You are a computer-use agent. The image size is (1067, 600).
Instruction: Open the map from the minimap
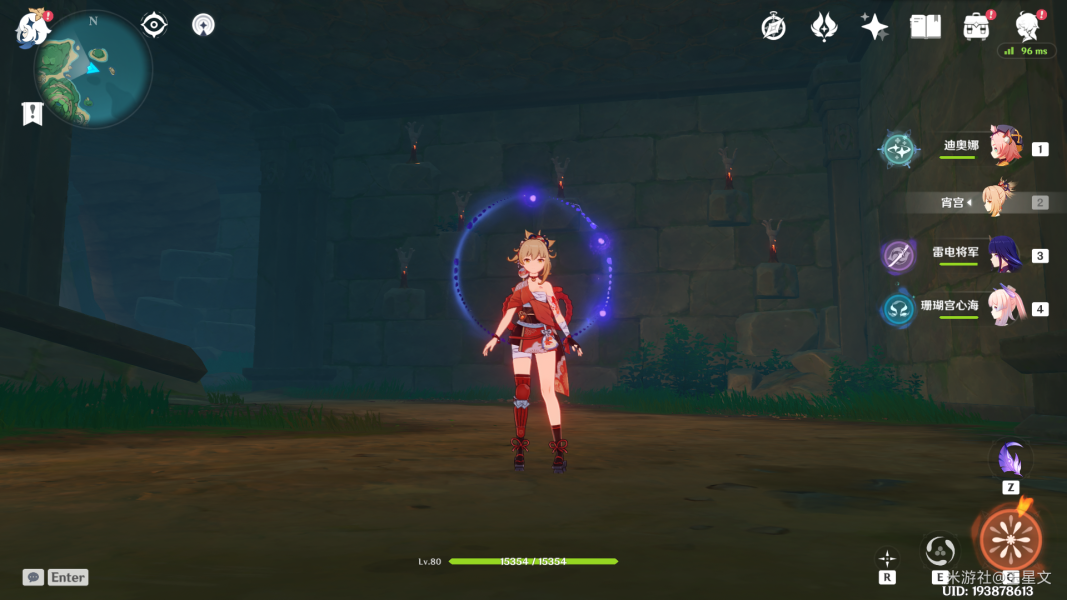coord(92,68)
